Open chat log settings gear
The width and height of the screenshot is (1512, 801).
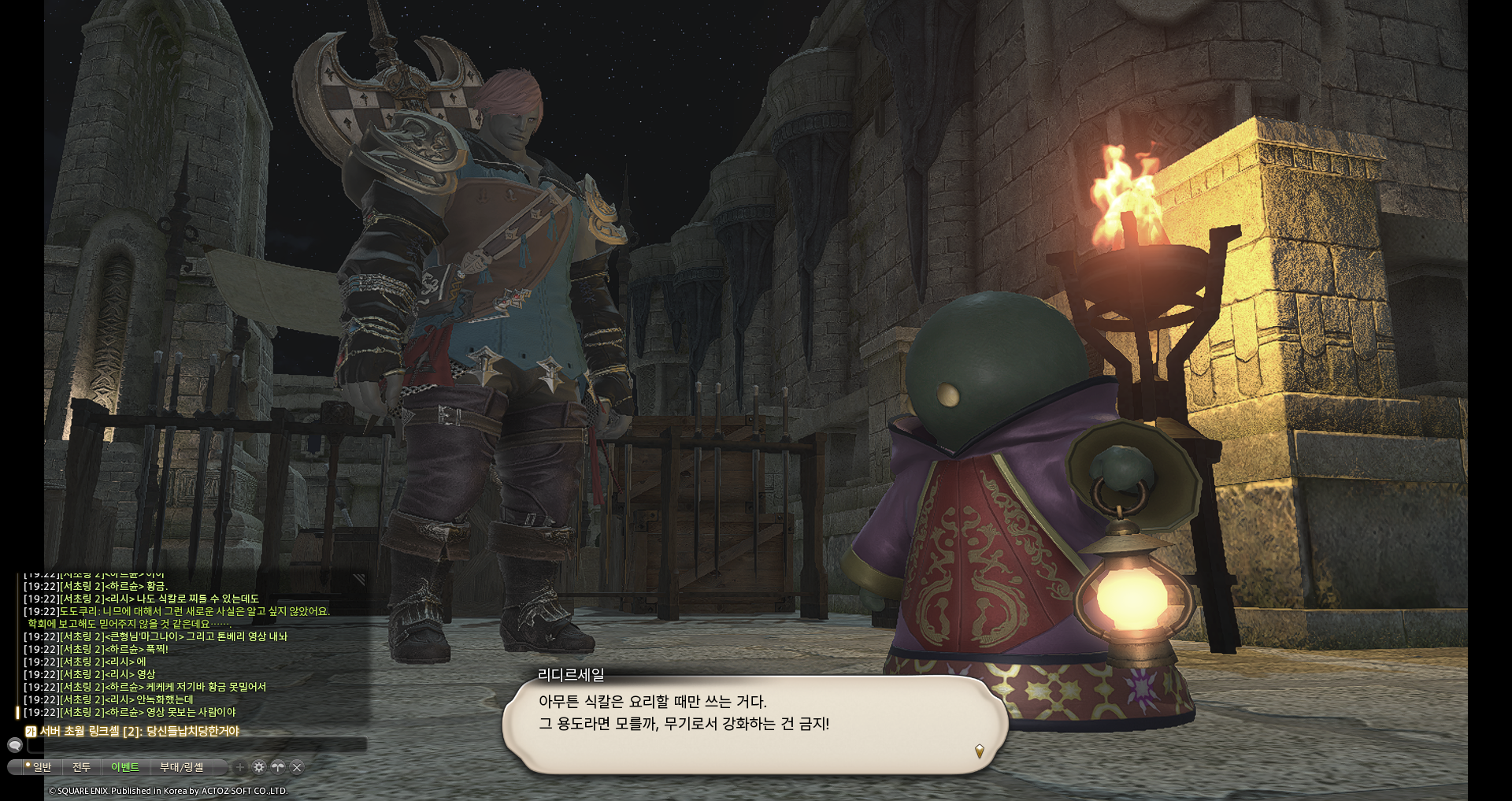259,767
